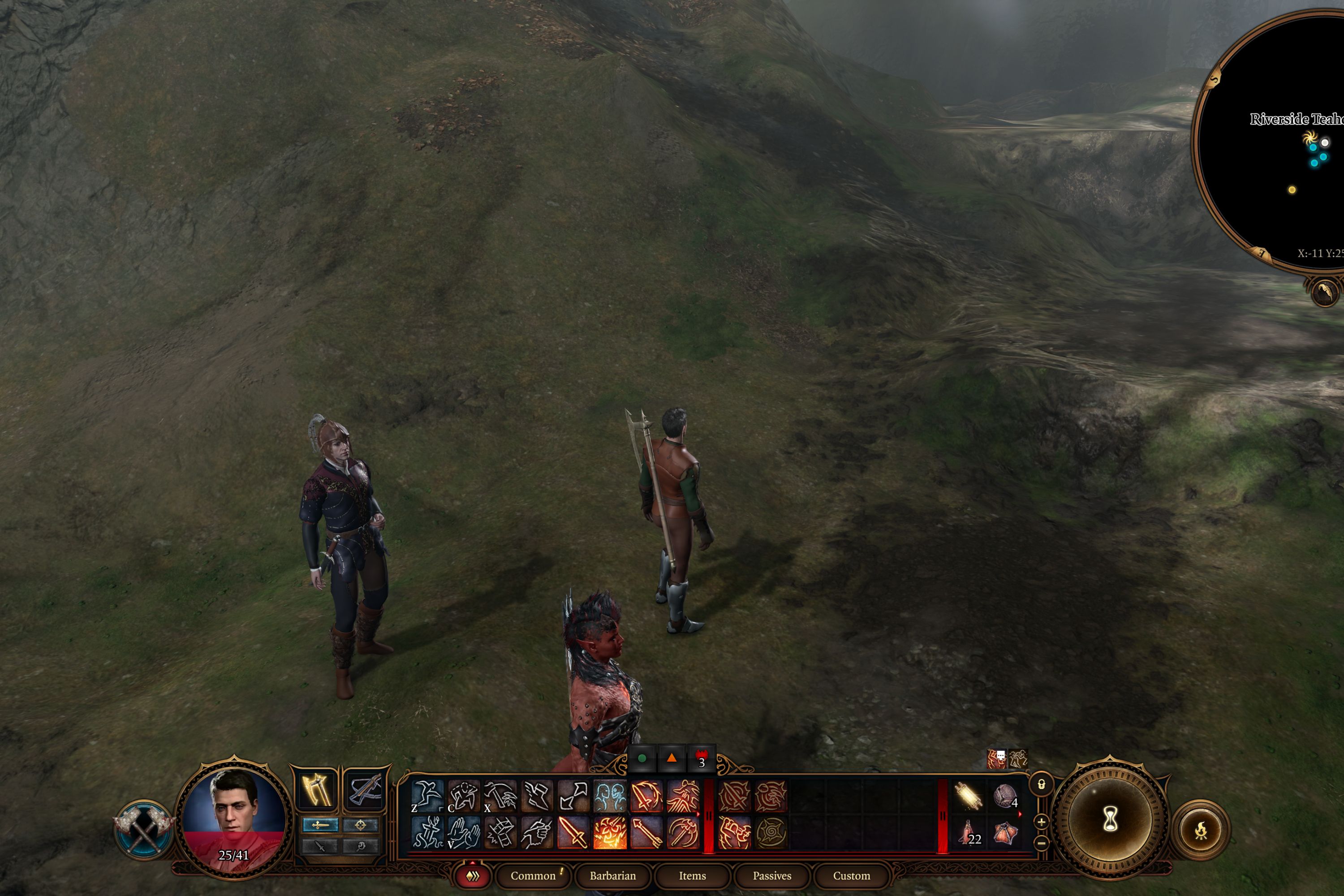This screenshot has width=1344, height=896.
Task: Show the Passives tab
Action: click(771, 875)
